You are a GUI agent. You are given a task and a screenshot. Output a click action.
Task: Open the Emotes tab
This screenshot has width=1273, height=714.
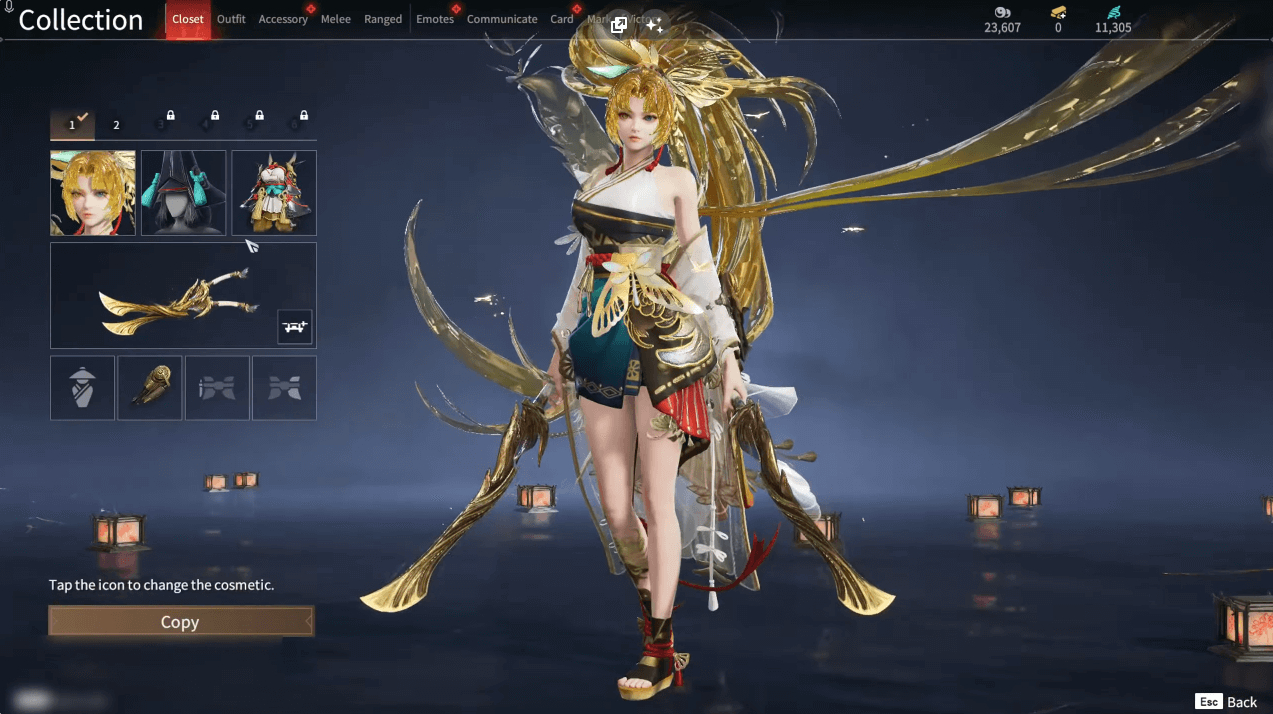pyautogui.click(x=435, y=19)
